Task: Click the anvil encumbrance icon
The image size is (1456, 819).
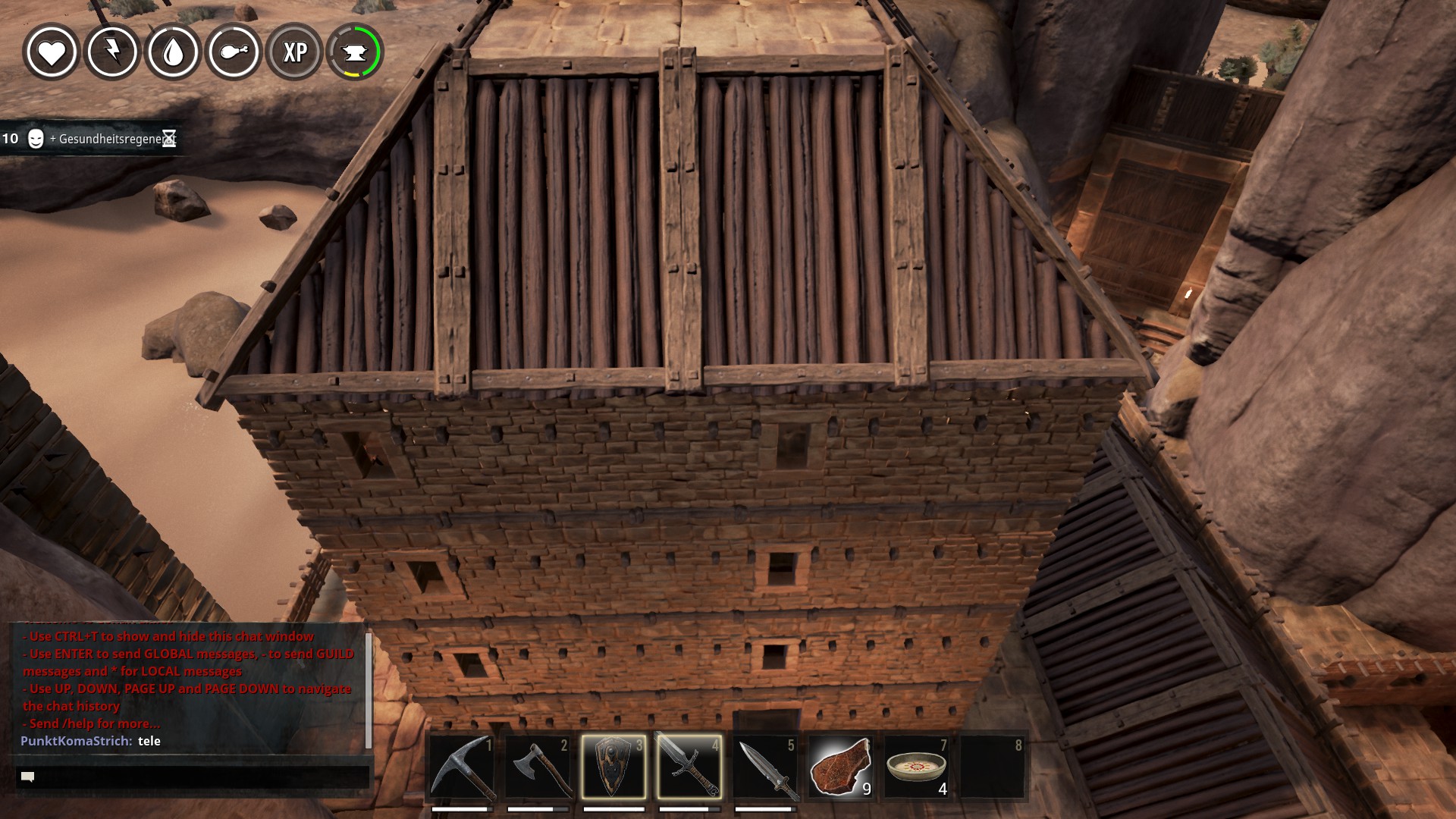Action: (355, 52)
